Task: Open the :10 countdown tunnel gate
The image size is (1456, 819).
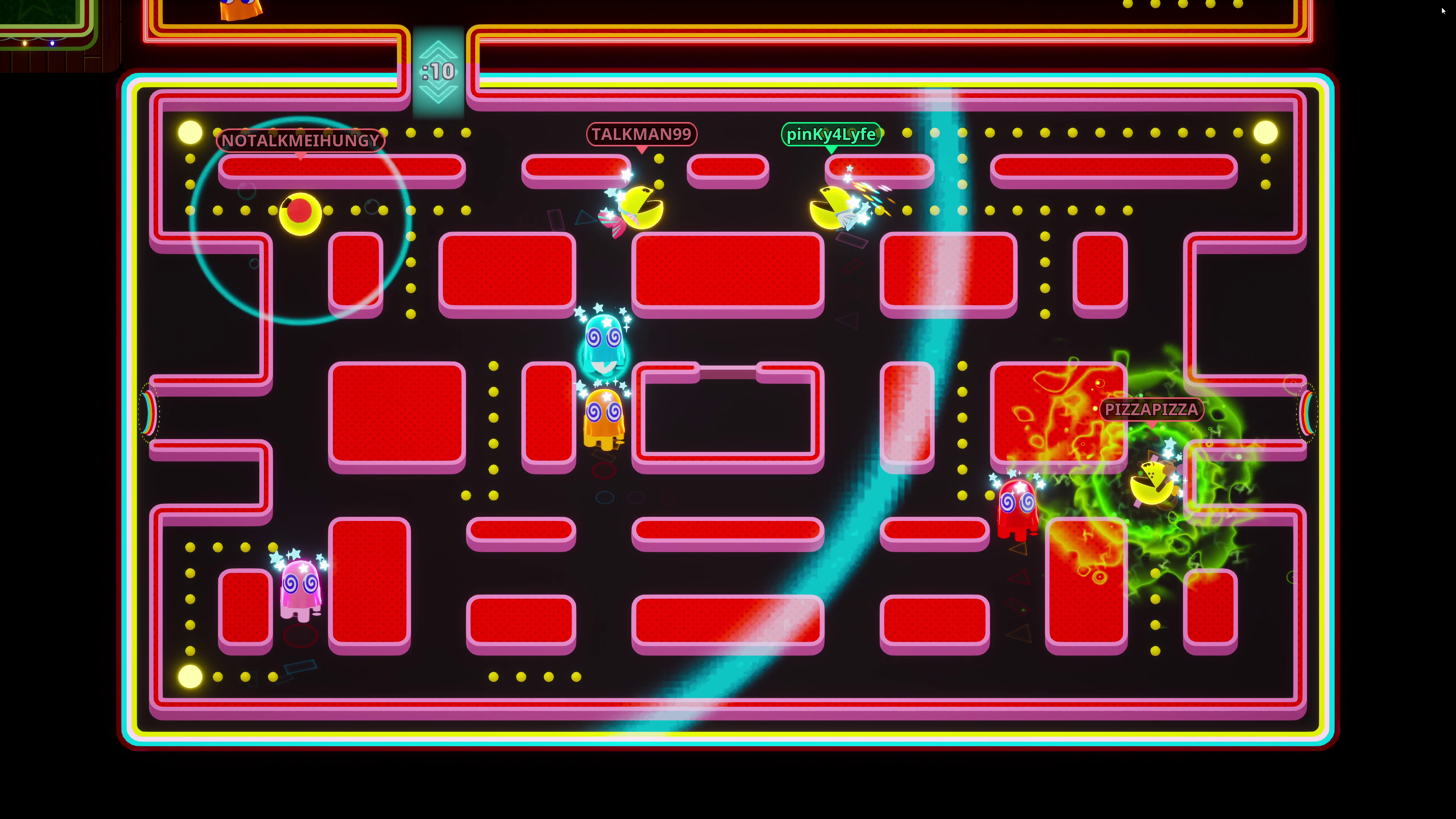Action: (x=438, y=71)
